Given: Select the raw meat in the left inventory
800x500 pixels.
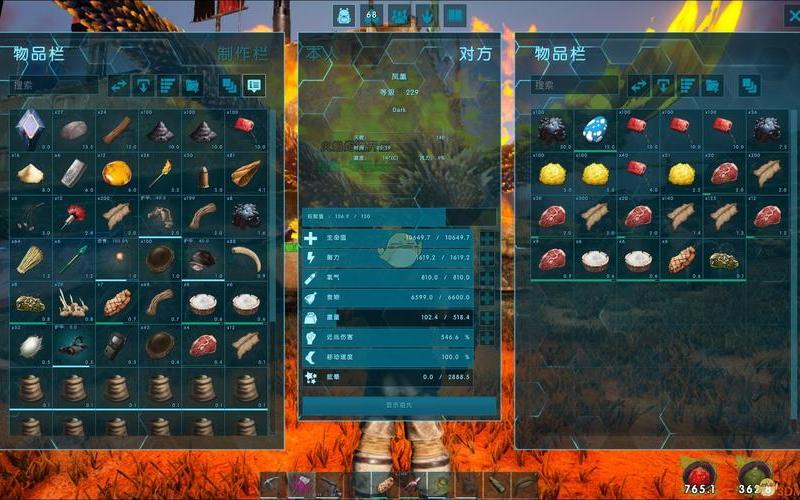Looking at the screenshot, I should pyautogui.click(x=205, y=345).
